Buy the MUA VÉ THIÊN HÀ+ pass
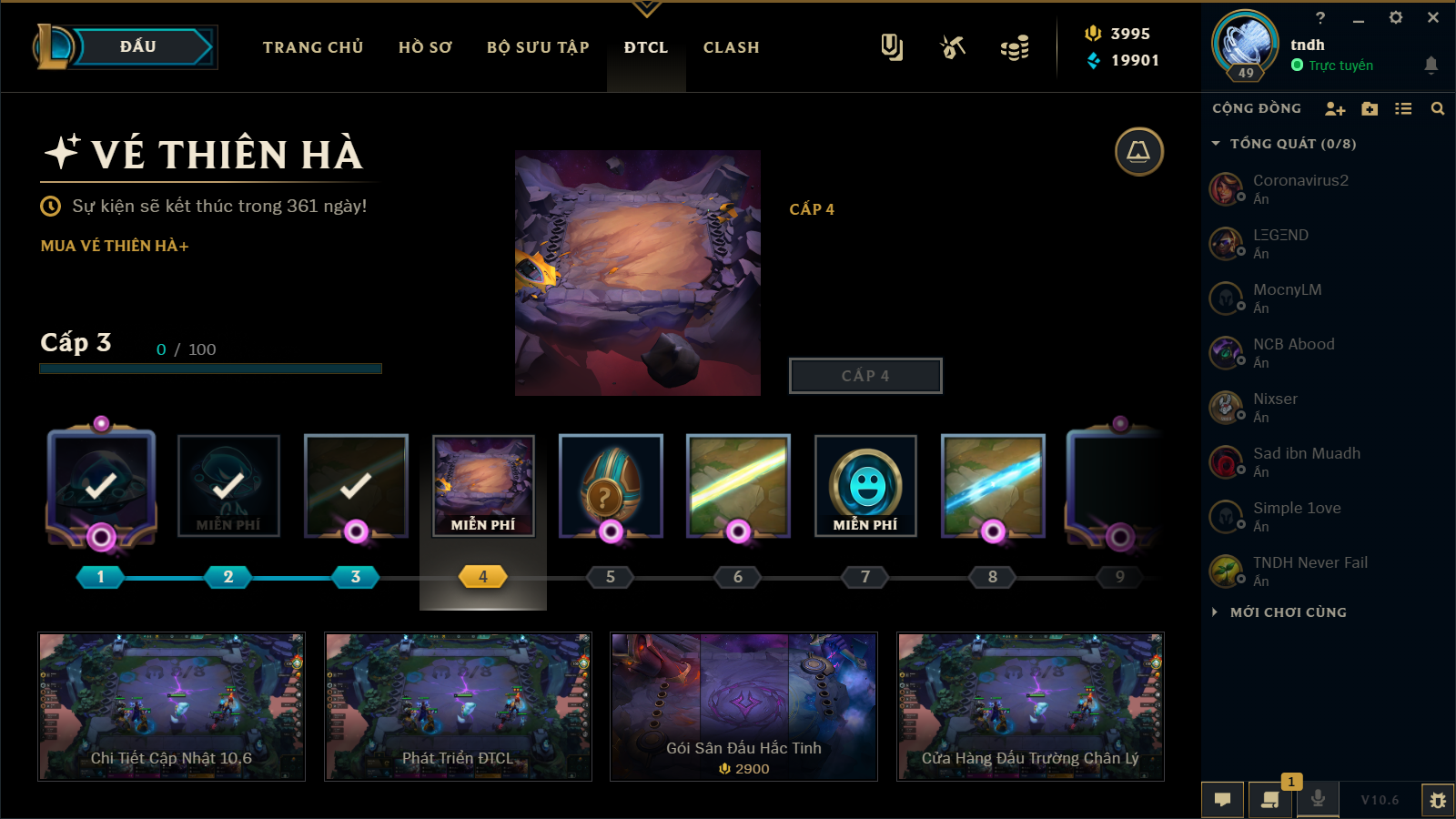Image resolution: width=1456 pixels, height=819 pixels. coord(115,246)
